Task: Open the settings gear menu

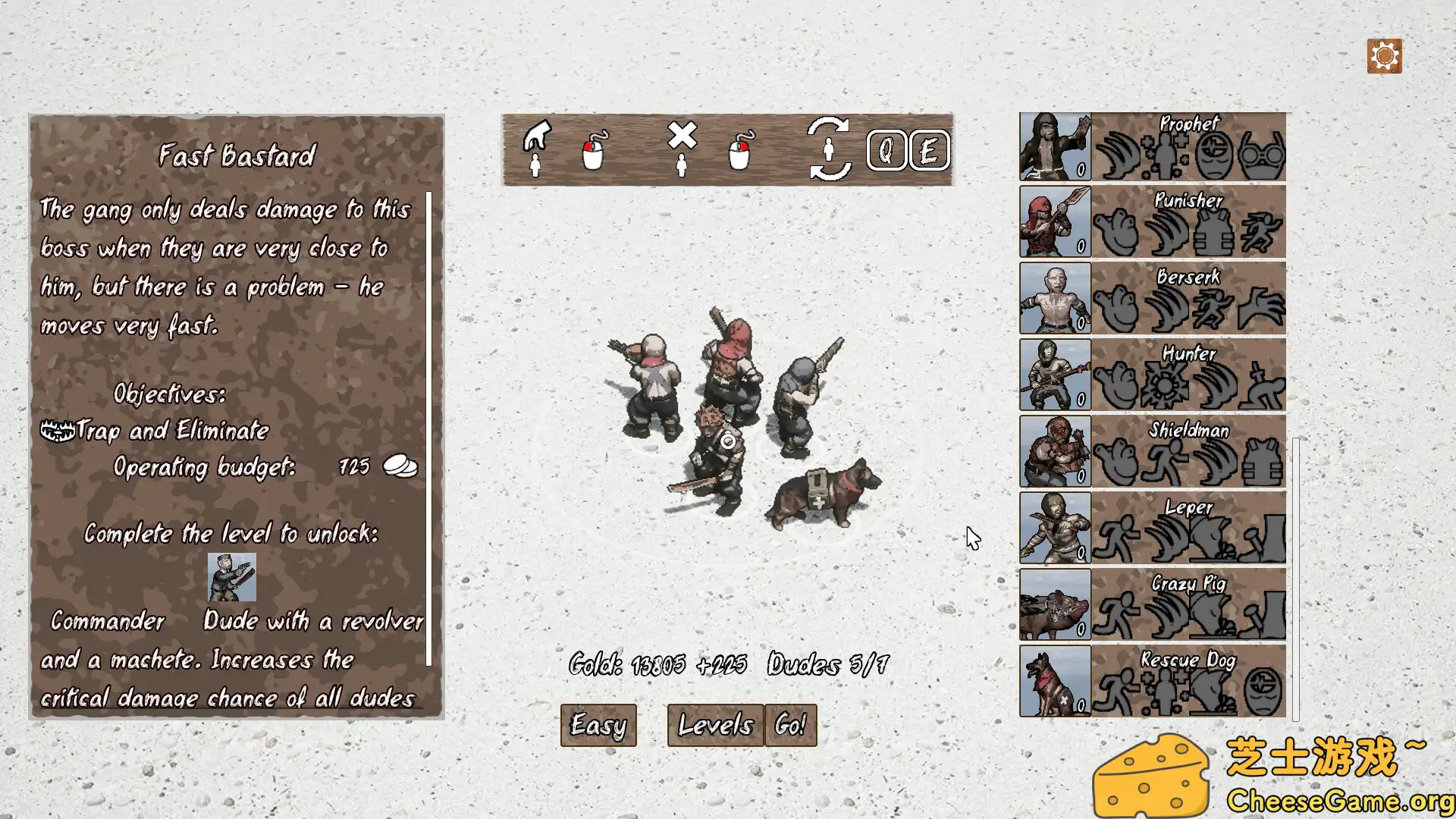Action: [x=1384, y=56]
